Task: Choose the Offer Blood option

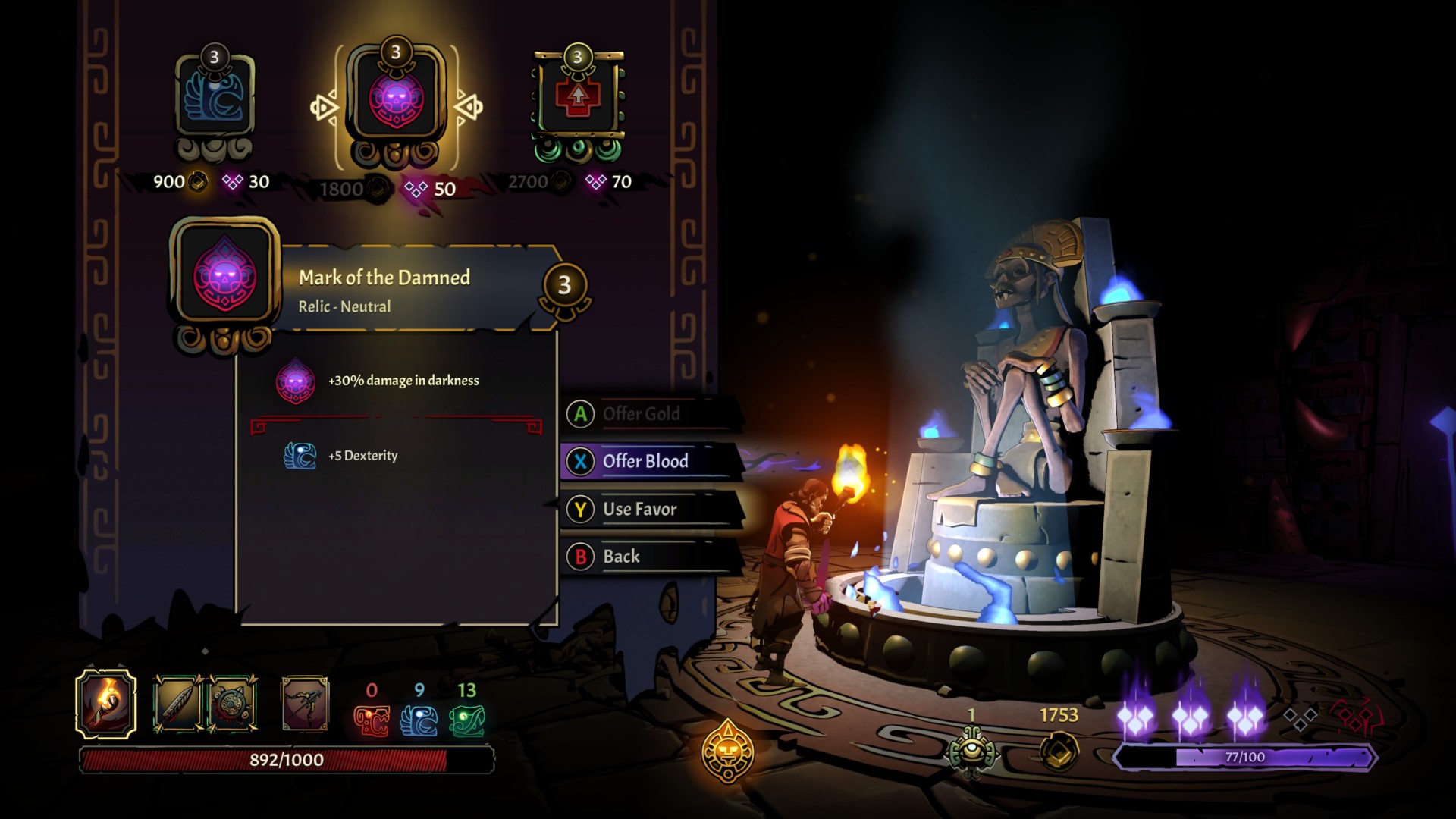Action: (645, 461)
